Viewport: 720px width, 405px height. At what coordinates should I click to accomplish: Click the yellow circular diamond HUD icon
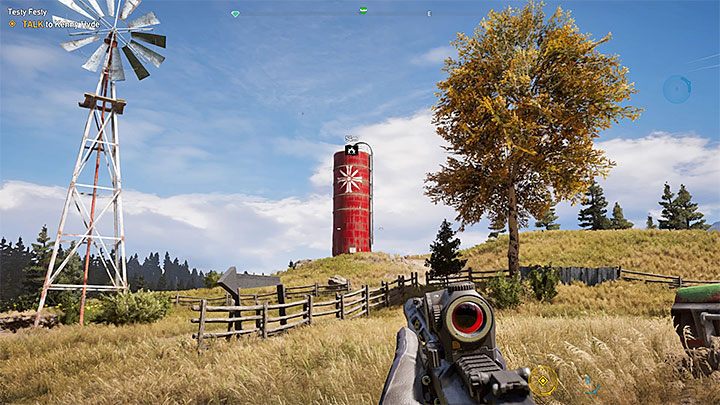click(x=544, y=379)
